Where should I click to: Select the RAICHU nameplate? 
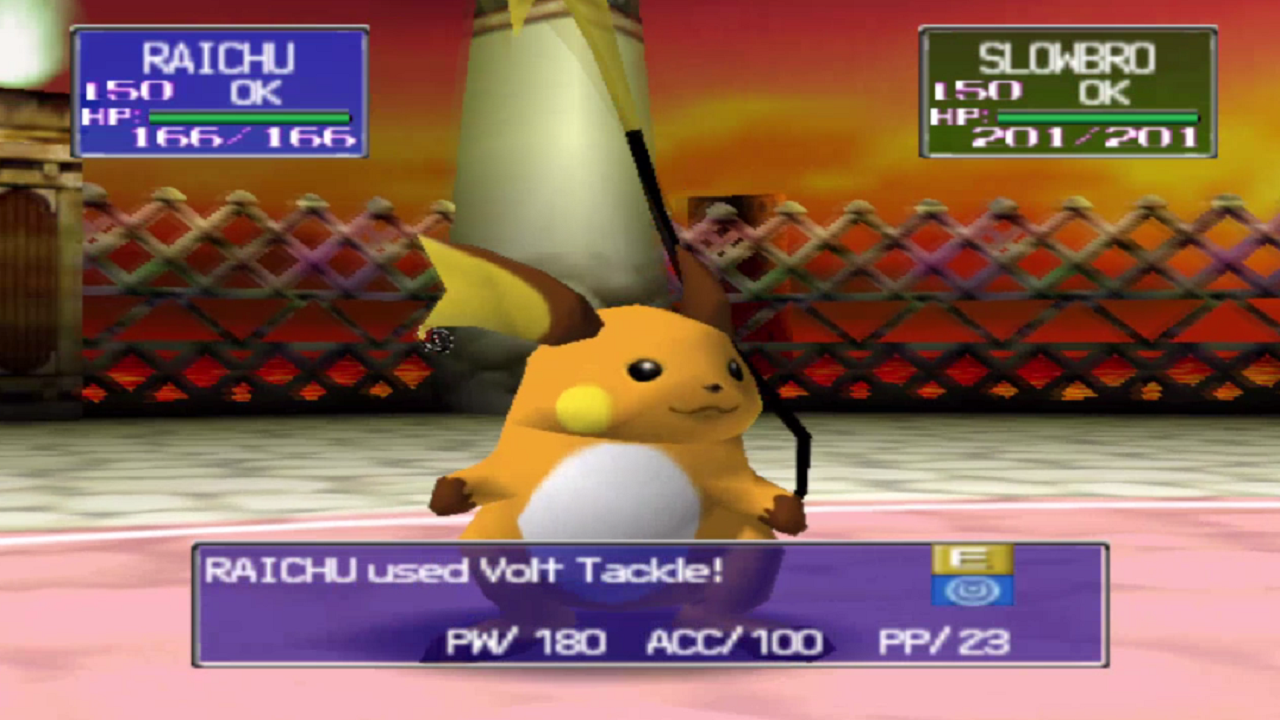221,58
